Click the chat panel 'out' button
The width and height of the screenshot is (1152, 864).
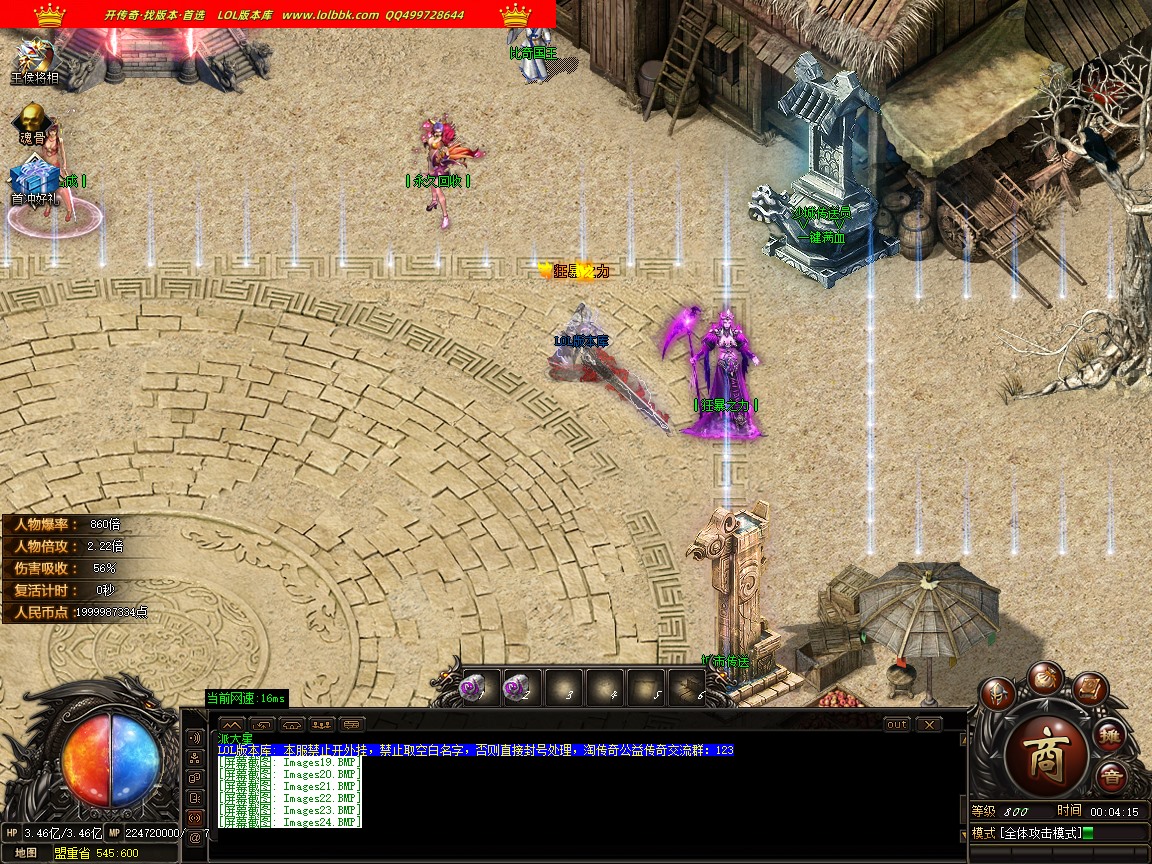pos(897,724)
